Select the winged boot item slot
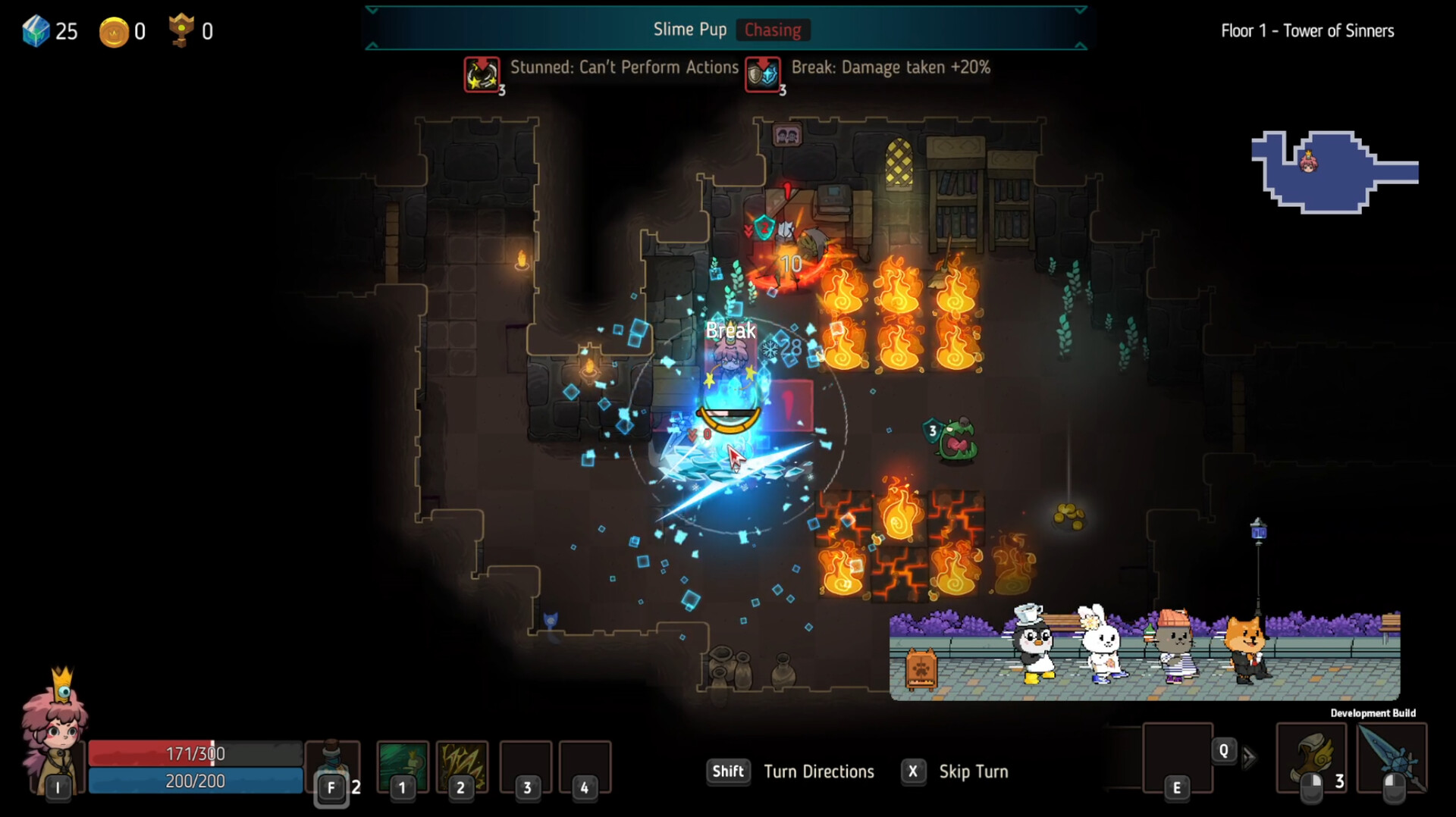Screen dimensions: 1456x817 (x=1311, y=758)
